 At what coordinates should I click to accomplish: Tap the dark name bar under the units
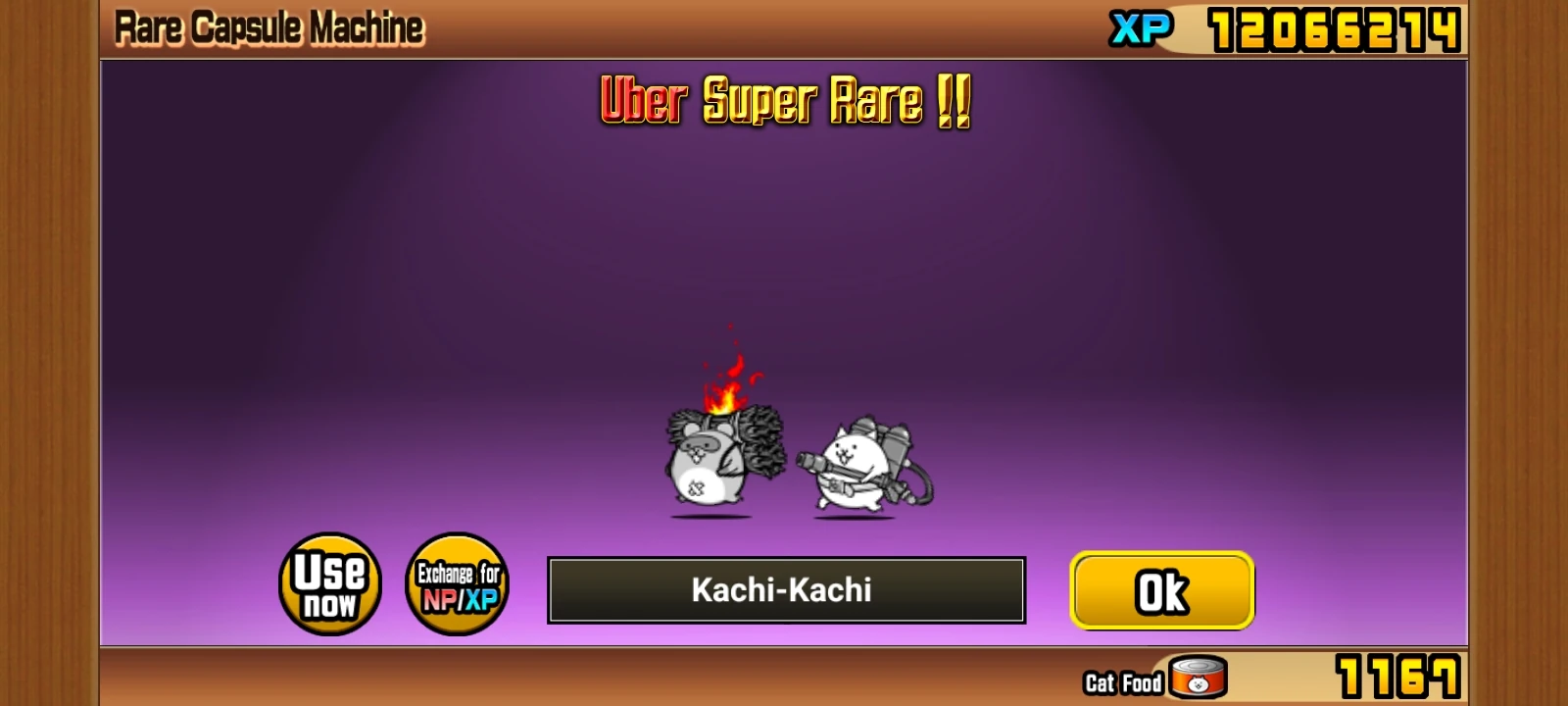tap(784, 590)
